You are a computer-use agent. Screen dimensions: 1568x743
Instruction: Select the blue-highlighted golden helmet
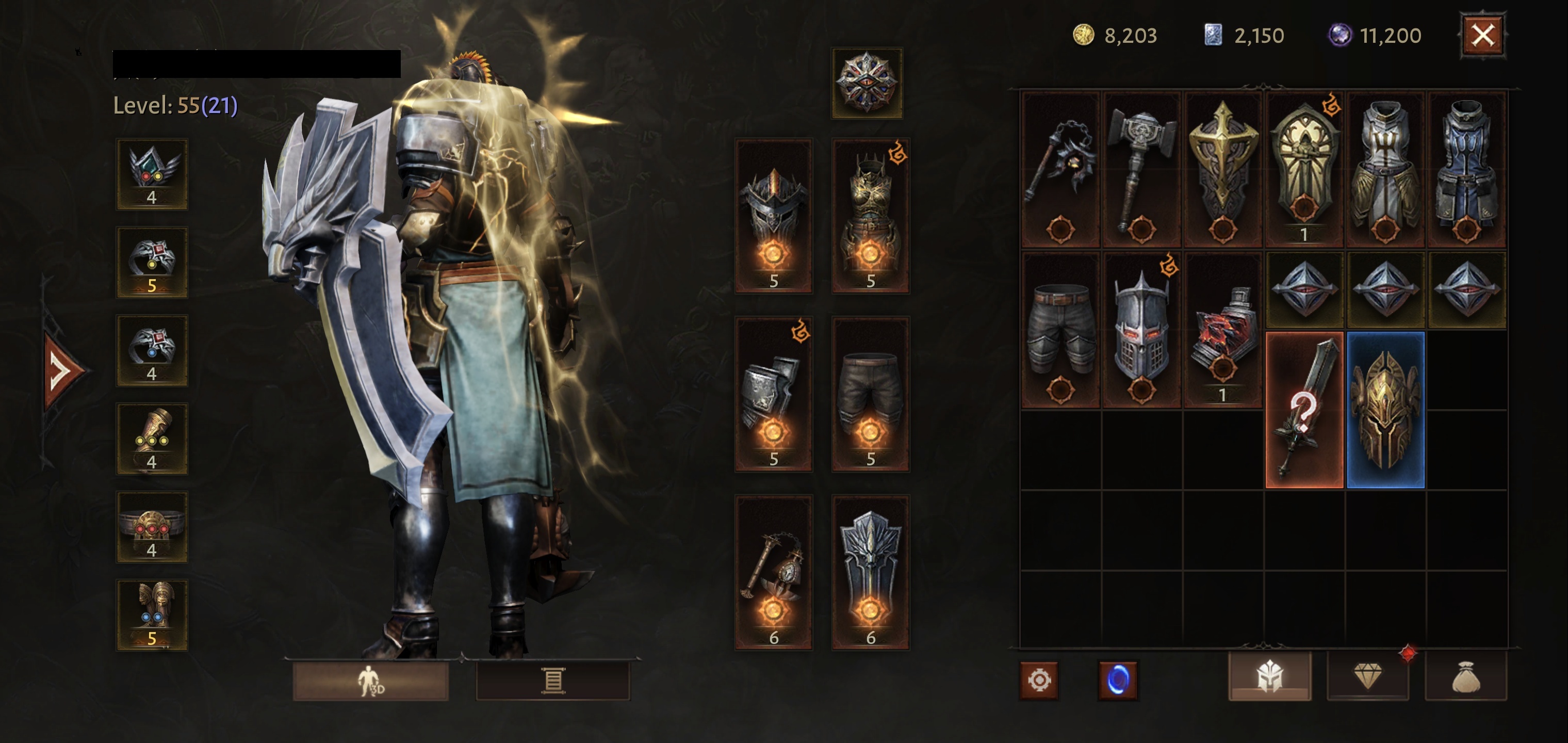(1385, 410)
